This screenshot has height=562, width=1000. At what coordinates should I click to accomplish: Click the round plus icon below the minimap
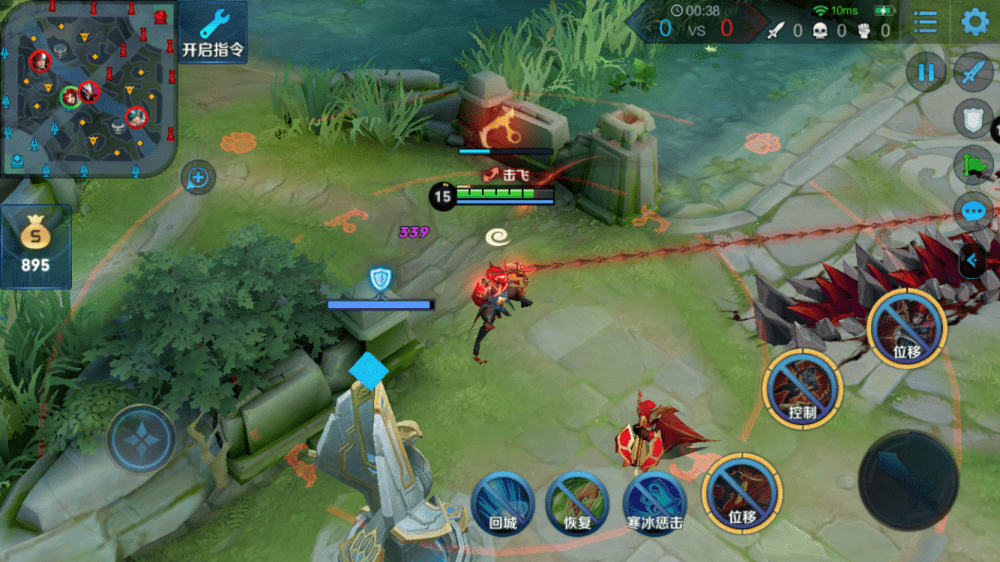coord(198,179)
